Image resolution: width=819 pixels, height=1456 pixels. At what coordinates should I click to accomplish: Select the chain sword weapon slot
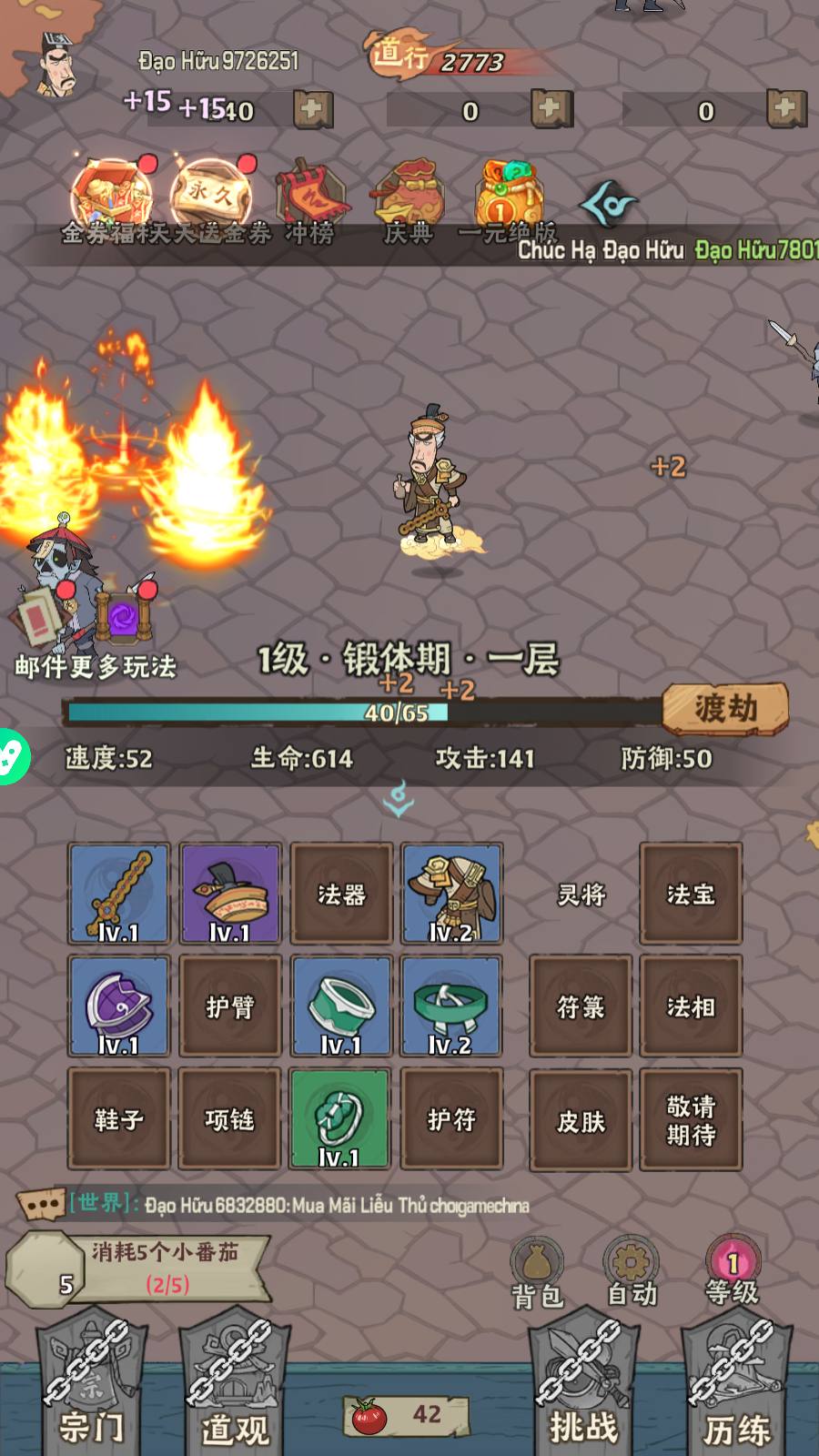pos(119,894)
